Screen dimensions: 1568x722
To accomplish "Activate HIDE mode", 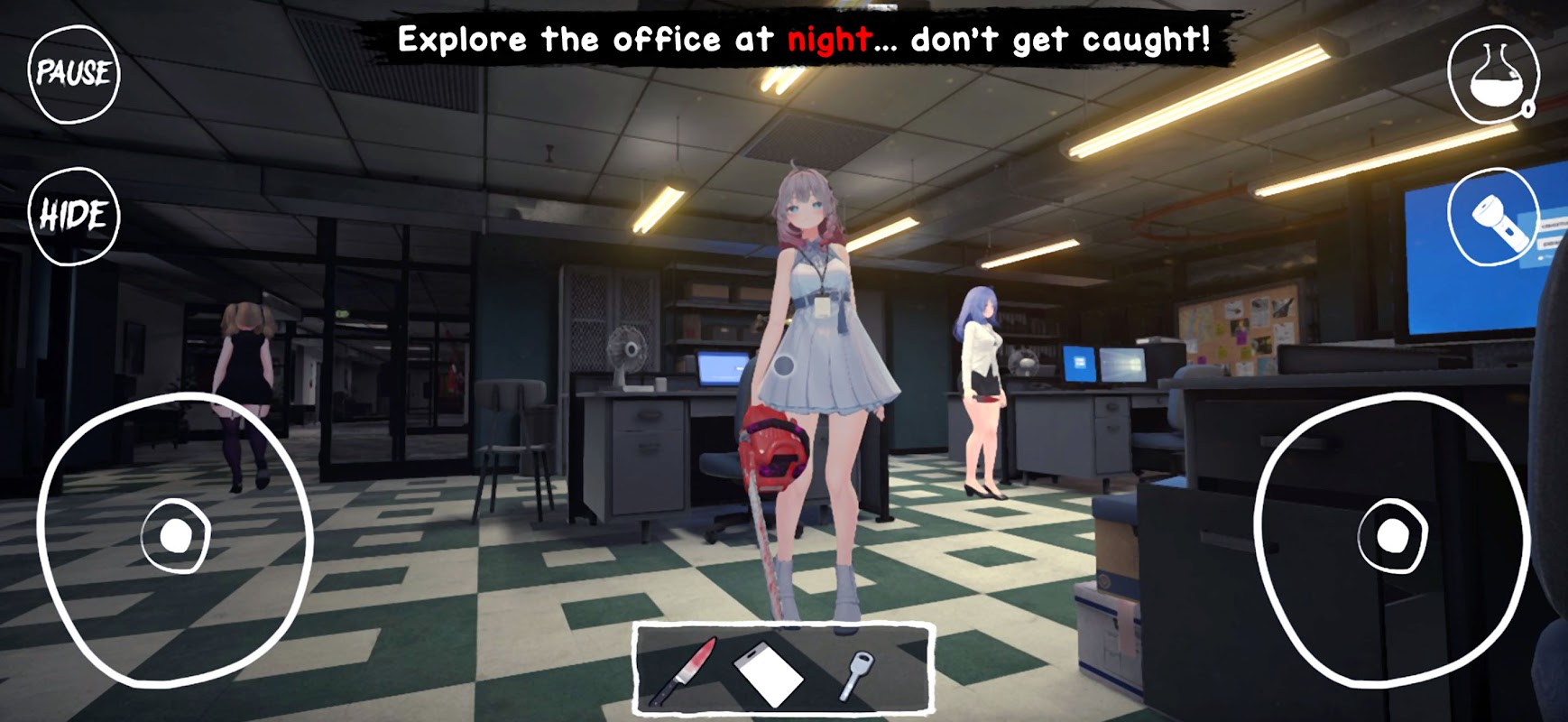I will [74, 215].
